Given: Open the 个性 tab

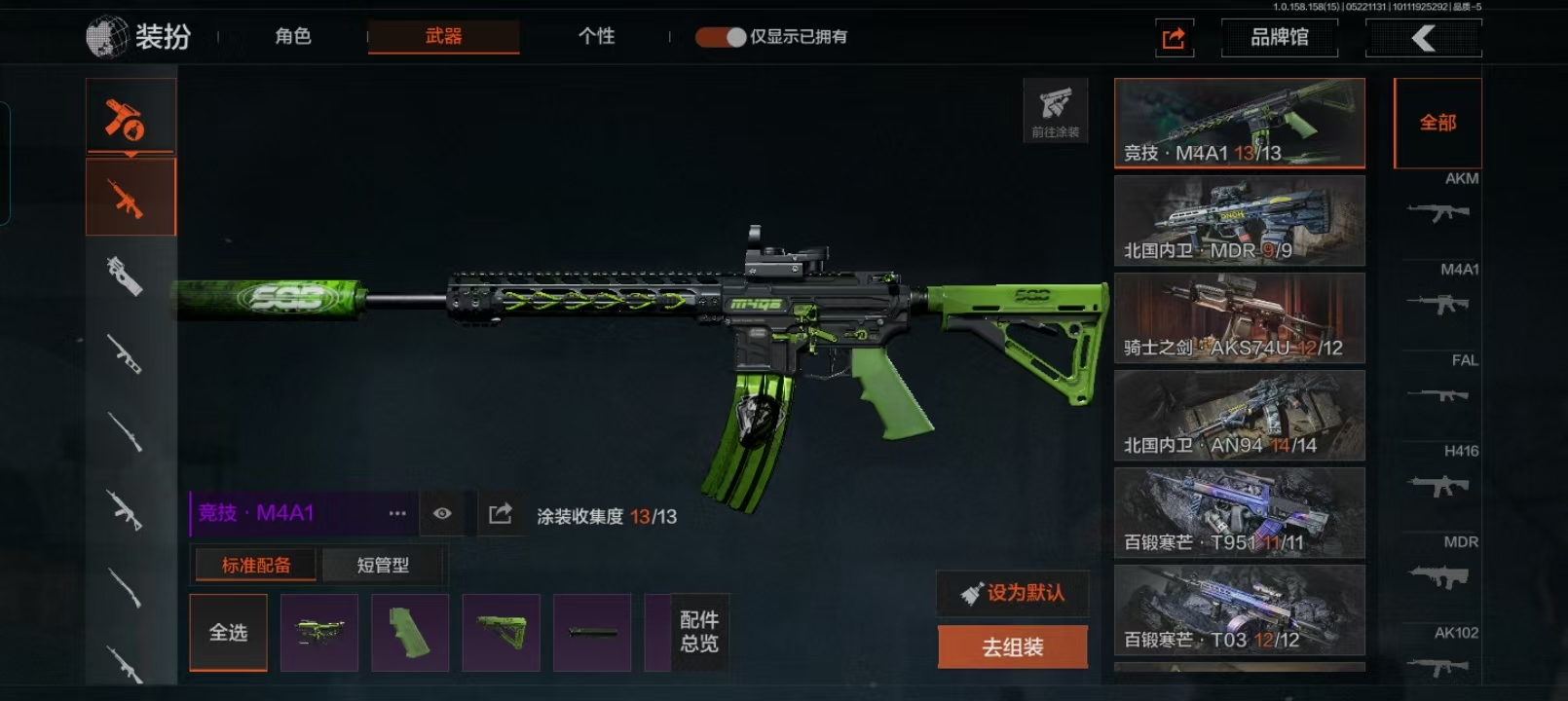Looking at the screenshot, I should 596,37.
